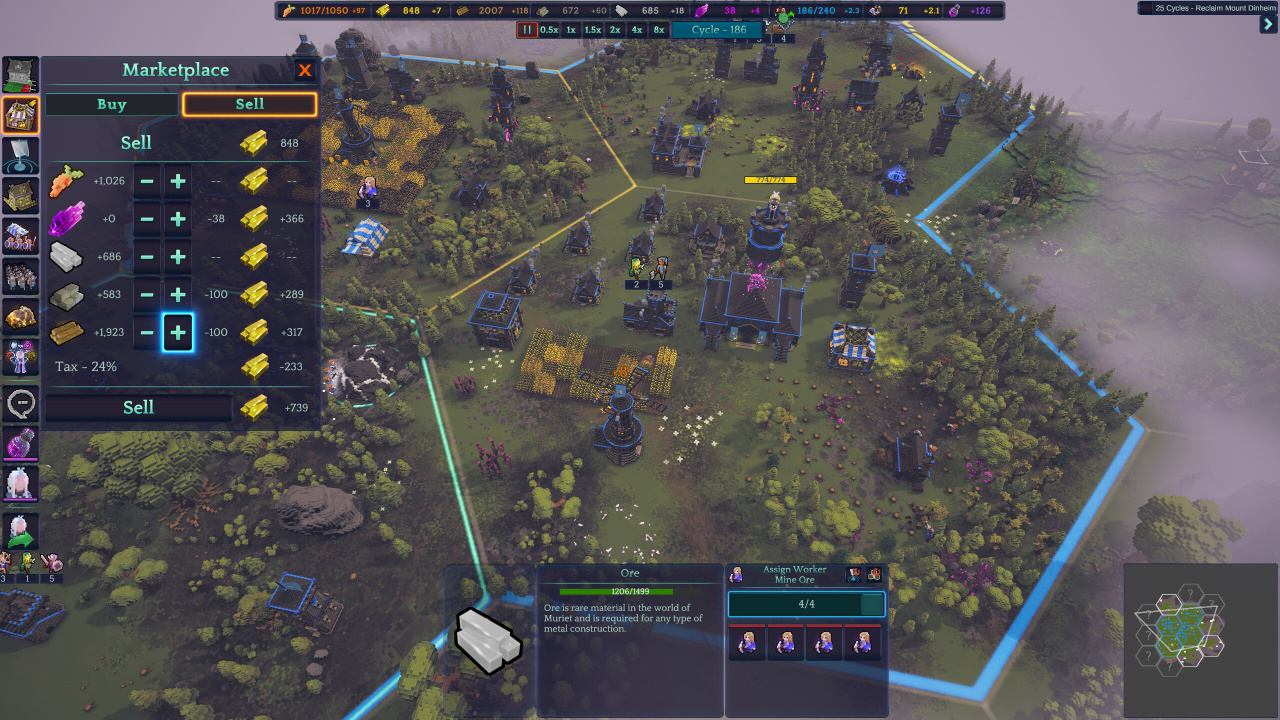Add more white ore to sell
1280x720 pixels.
(178, 257)
